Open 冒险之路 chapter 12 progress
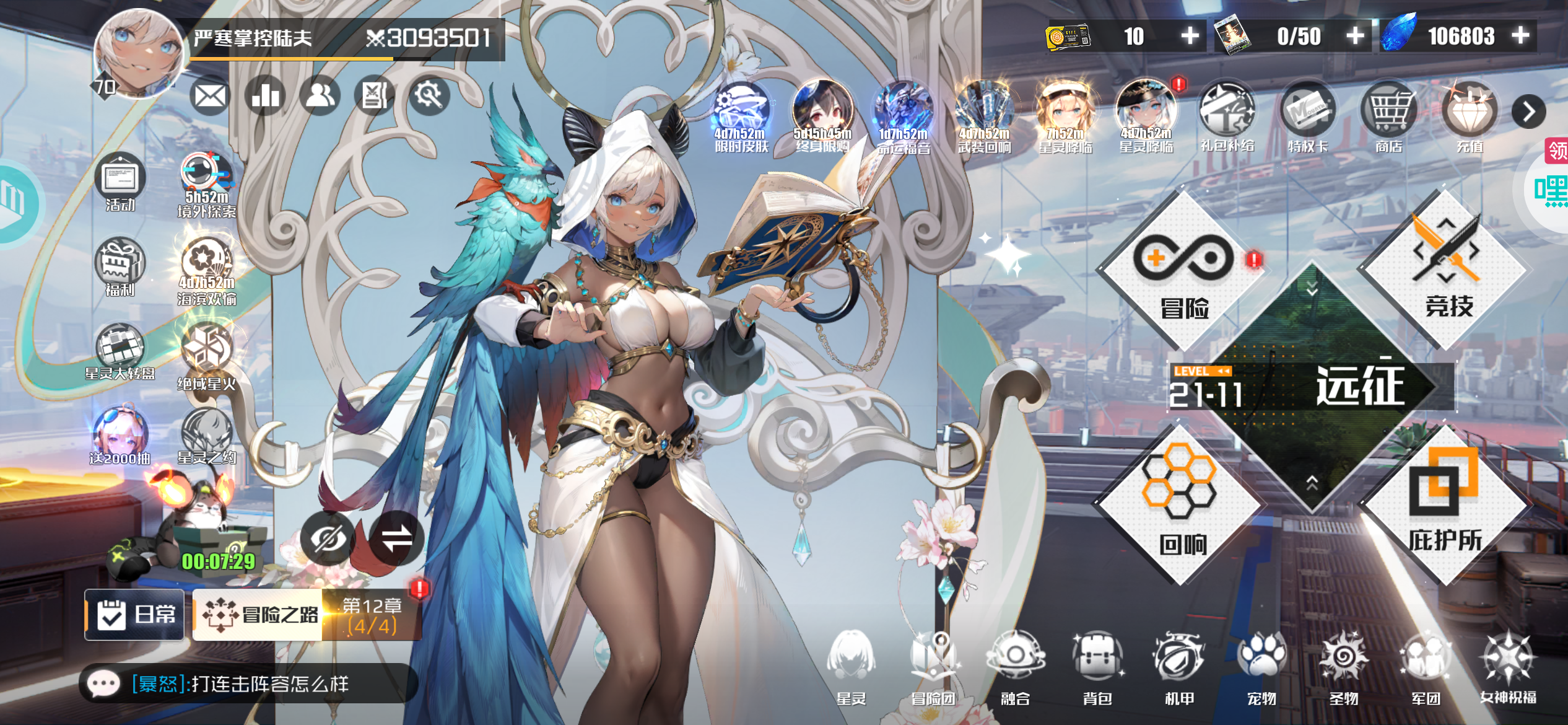1568x725 pixels. tap(308, 614)
